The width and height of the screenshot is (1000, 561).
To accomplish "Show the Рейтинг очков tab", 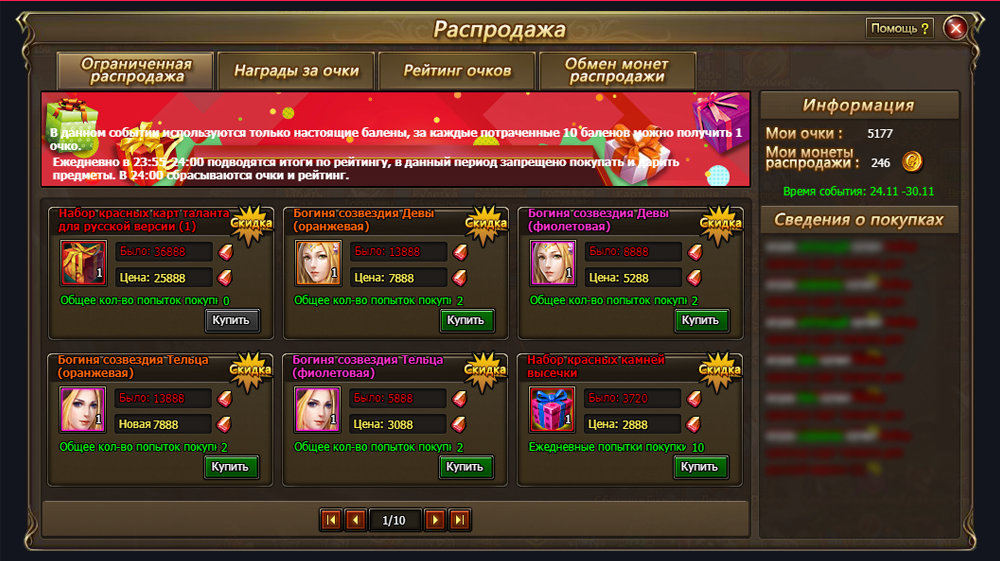I will point(457,71).
